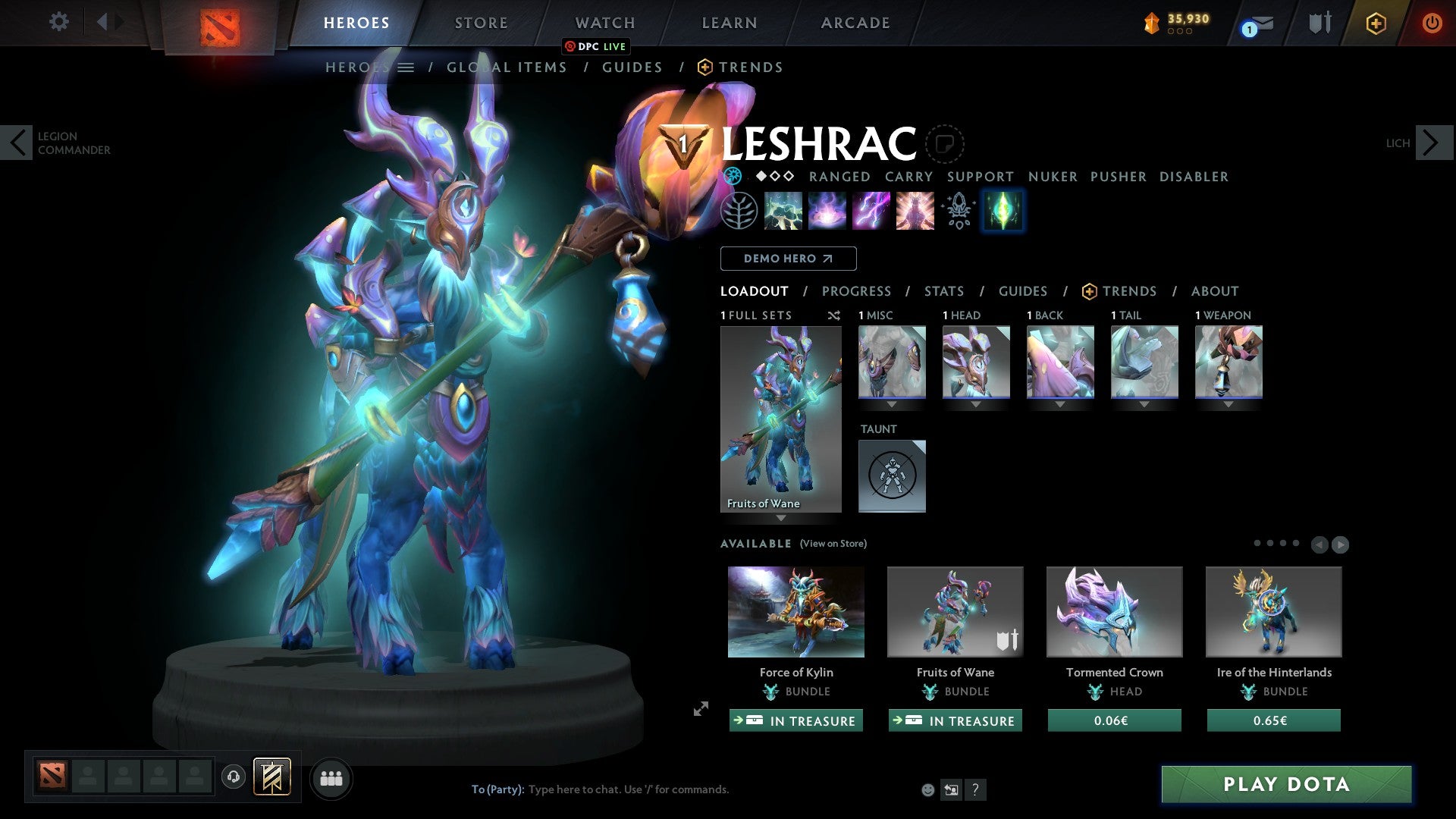The width and height of the screenshot is (1456, 819).
Task: Click the taunt slot with disabled figure icon
Action: pos(892,475)
